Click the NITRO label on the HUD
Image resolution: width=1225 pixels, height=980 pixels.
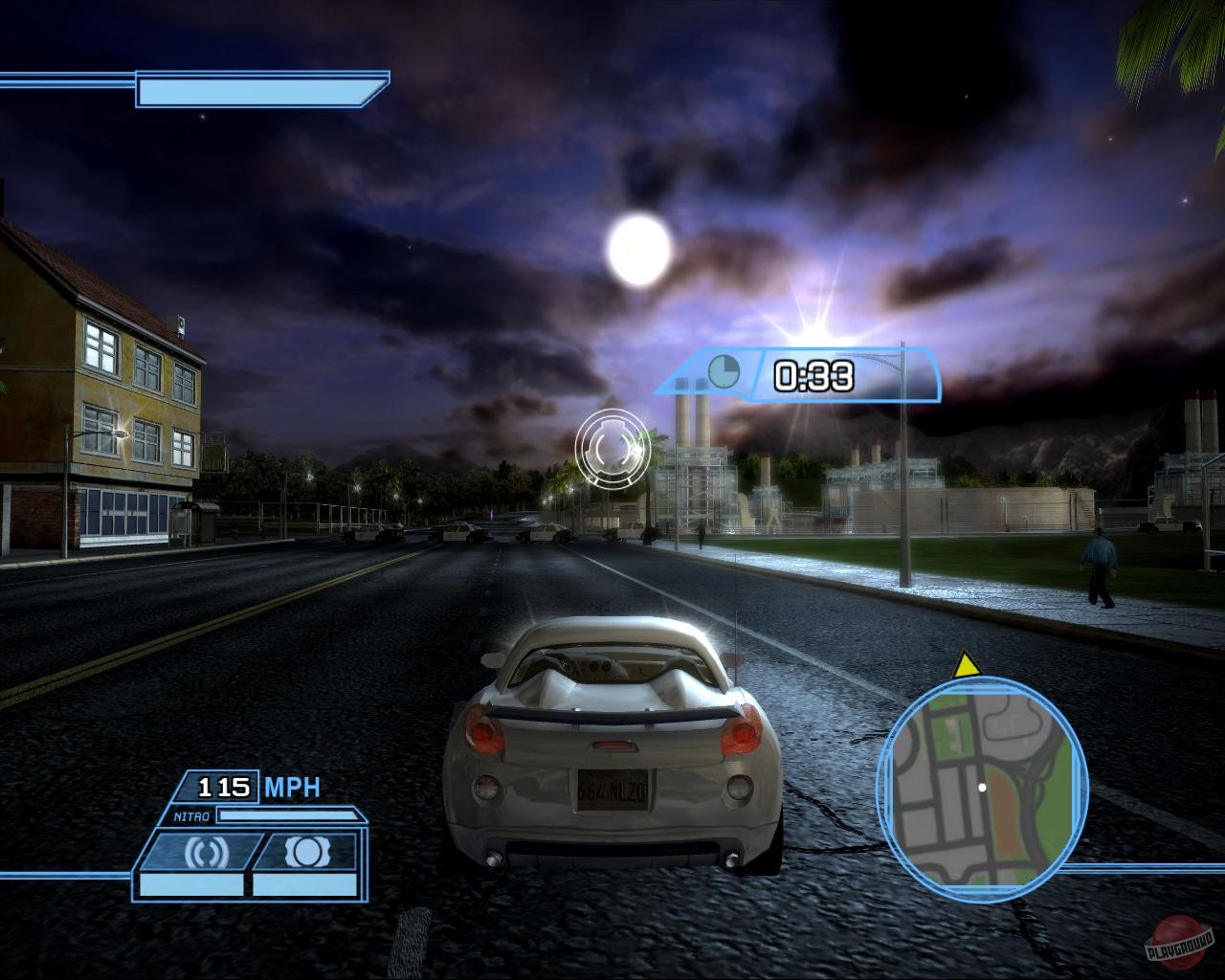(191, 814)
